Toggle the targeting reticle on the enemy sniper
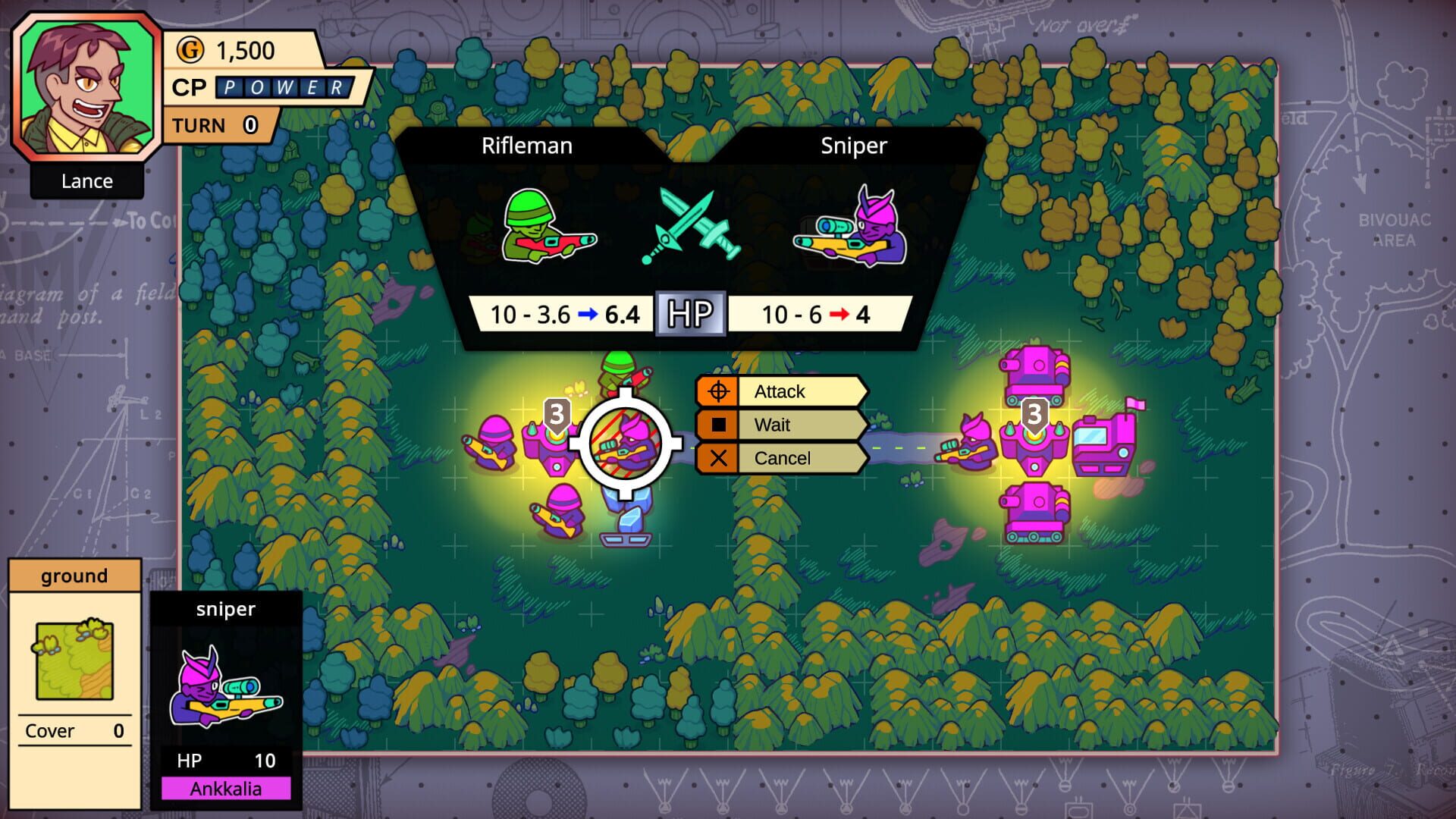 coord(623,444)
